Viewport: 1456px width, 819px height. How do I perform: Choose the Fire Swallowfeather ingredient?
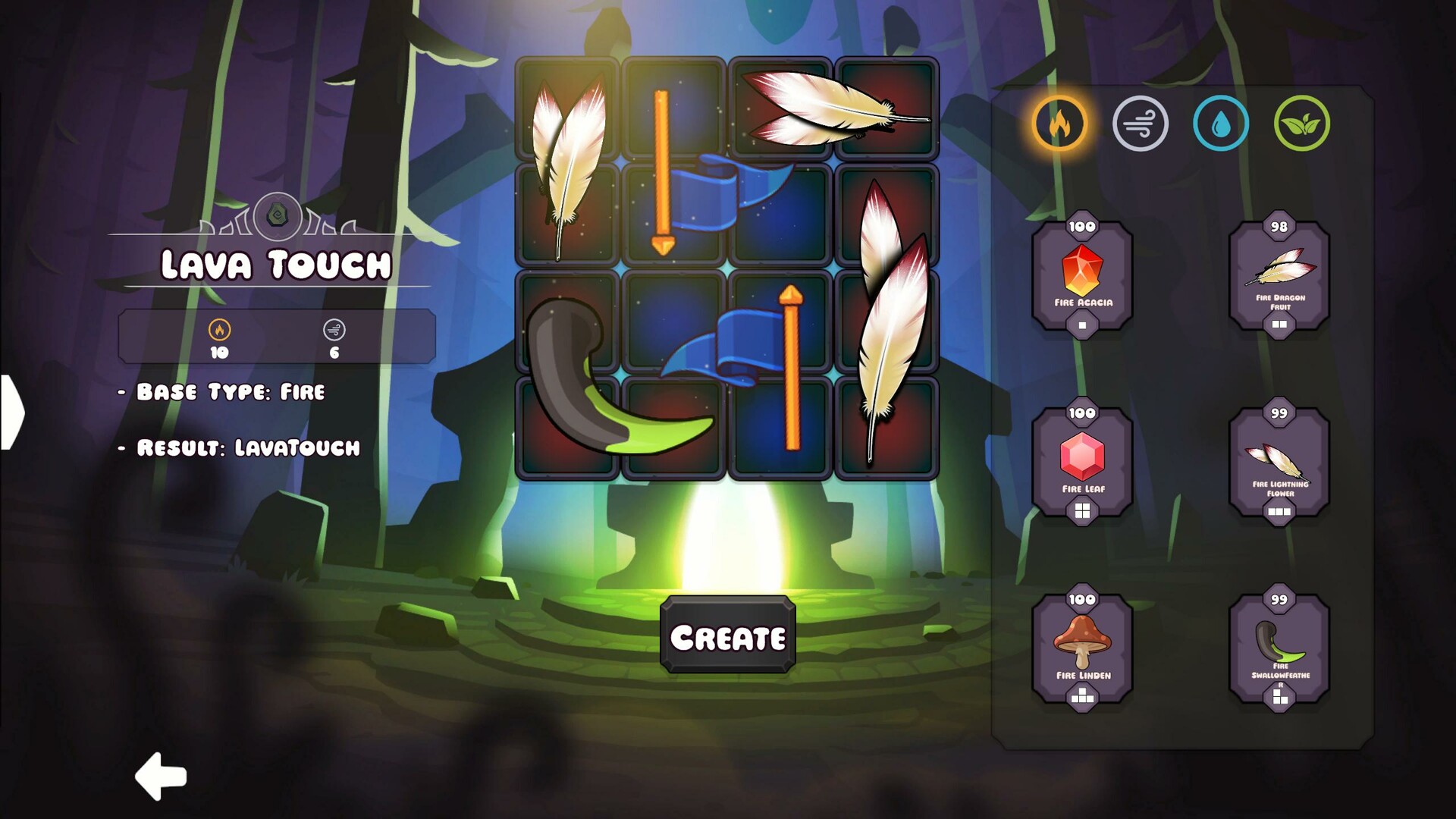(1279, 649)
